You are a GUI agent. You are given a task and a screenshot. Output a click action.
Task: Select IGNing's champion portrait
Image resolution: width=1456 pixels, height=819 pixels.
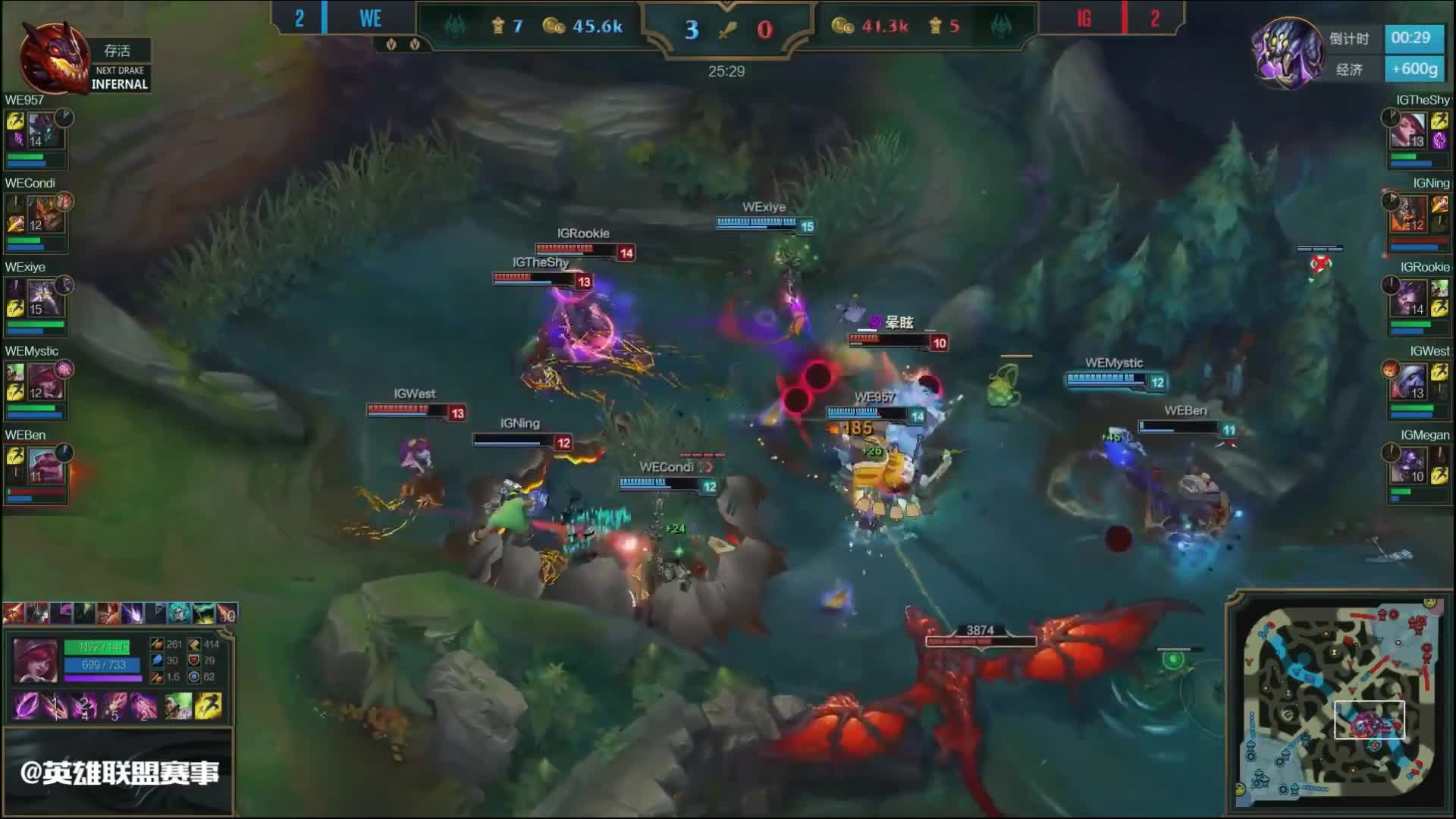pyautogui.click(x=1410, y=214)
